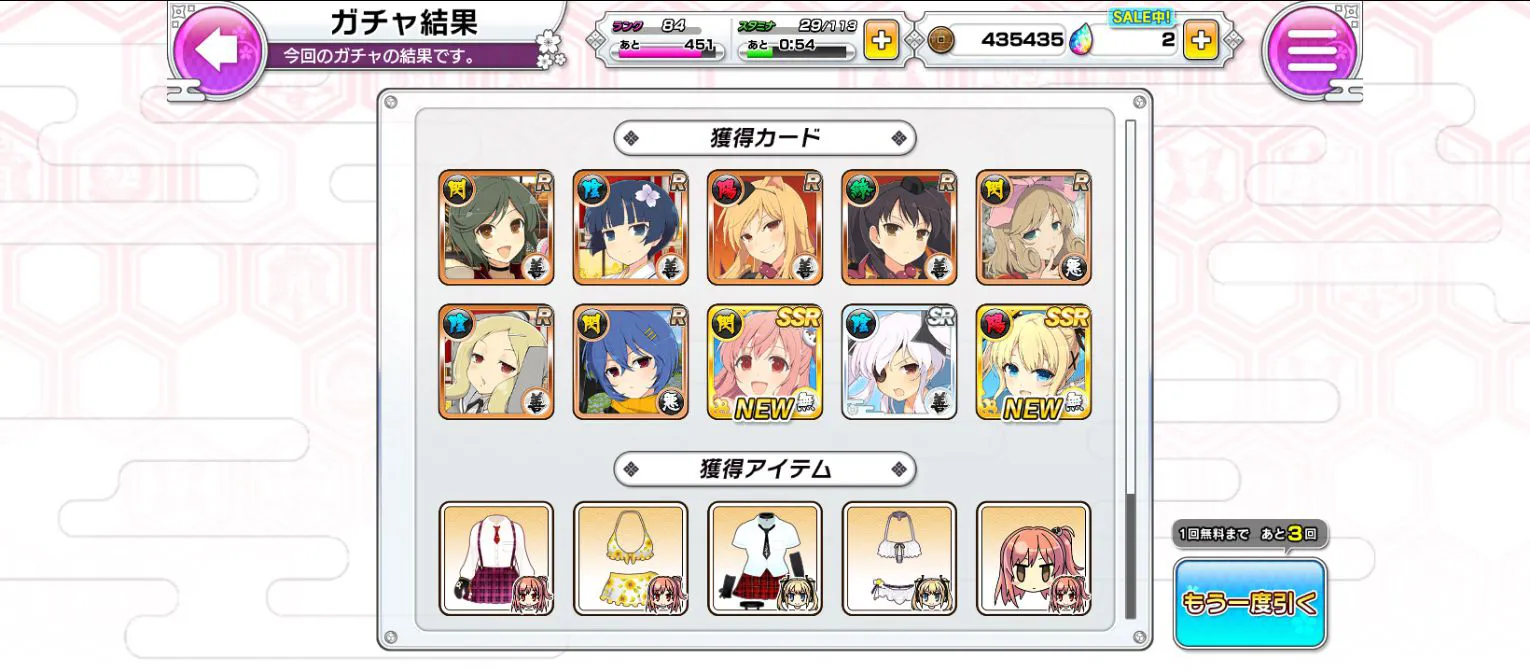The image size is (1530, 672).
Task: Open the orange-blonde R card
Action: coord(765,228)
